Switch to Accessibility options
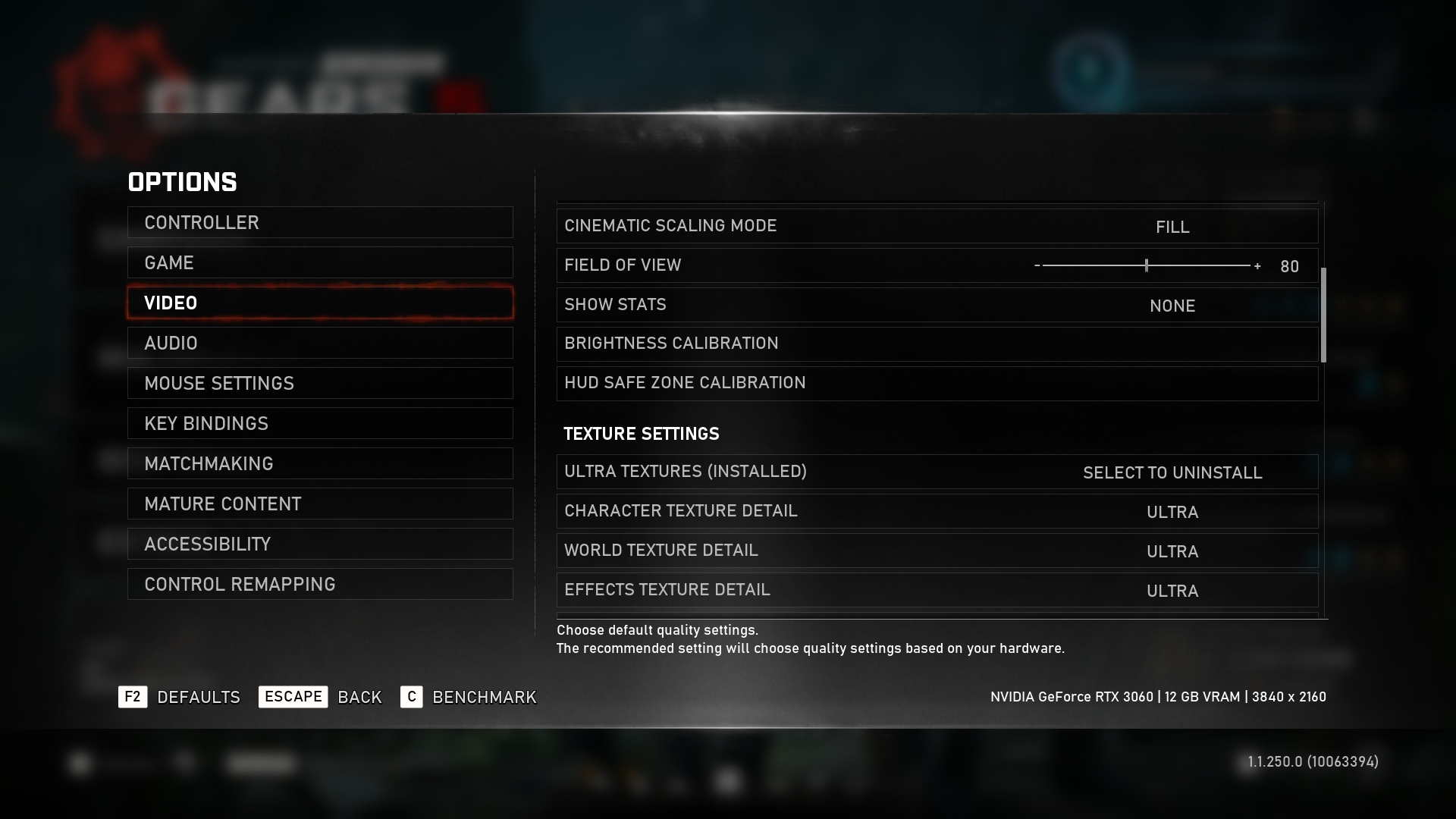1456x819 pixels. [320, 544]
